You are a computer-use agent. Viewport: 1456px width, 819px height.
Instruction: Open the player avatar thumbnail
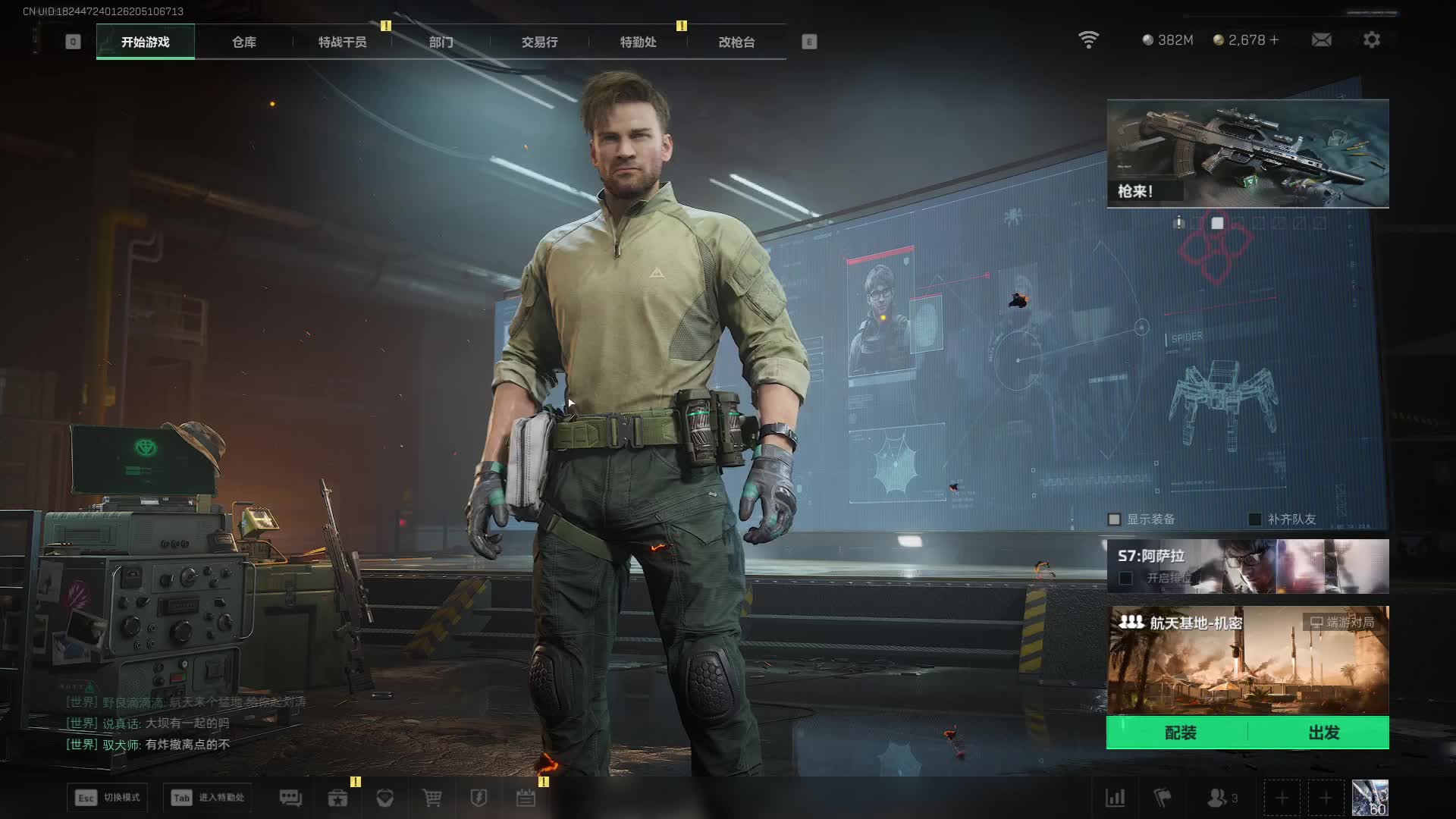[1370, 798]
